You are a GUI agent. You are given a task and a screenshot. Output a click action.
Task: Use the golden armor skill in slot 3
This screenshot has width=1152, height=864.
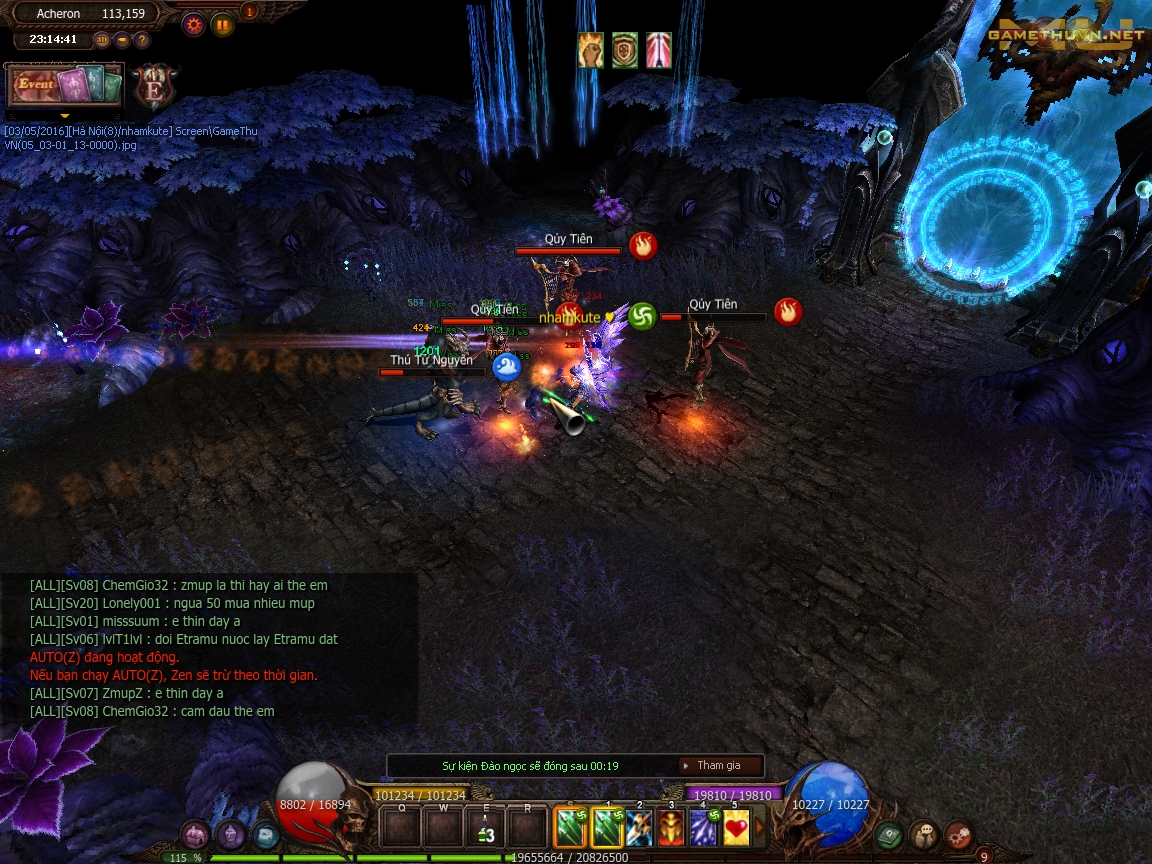point(671,828)
